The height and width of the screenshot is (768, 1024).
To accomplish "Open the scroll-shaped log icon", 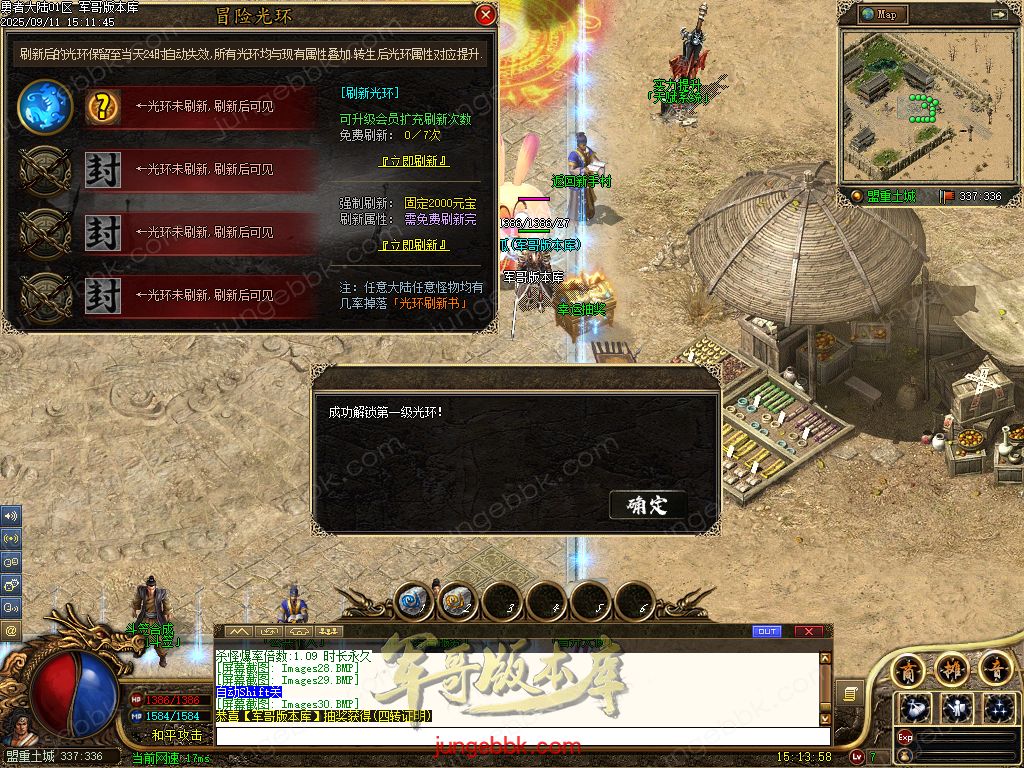I will click(849, 693).
